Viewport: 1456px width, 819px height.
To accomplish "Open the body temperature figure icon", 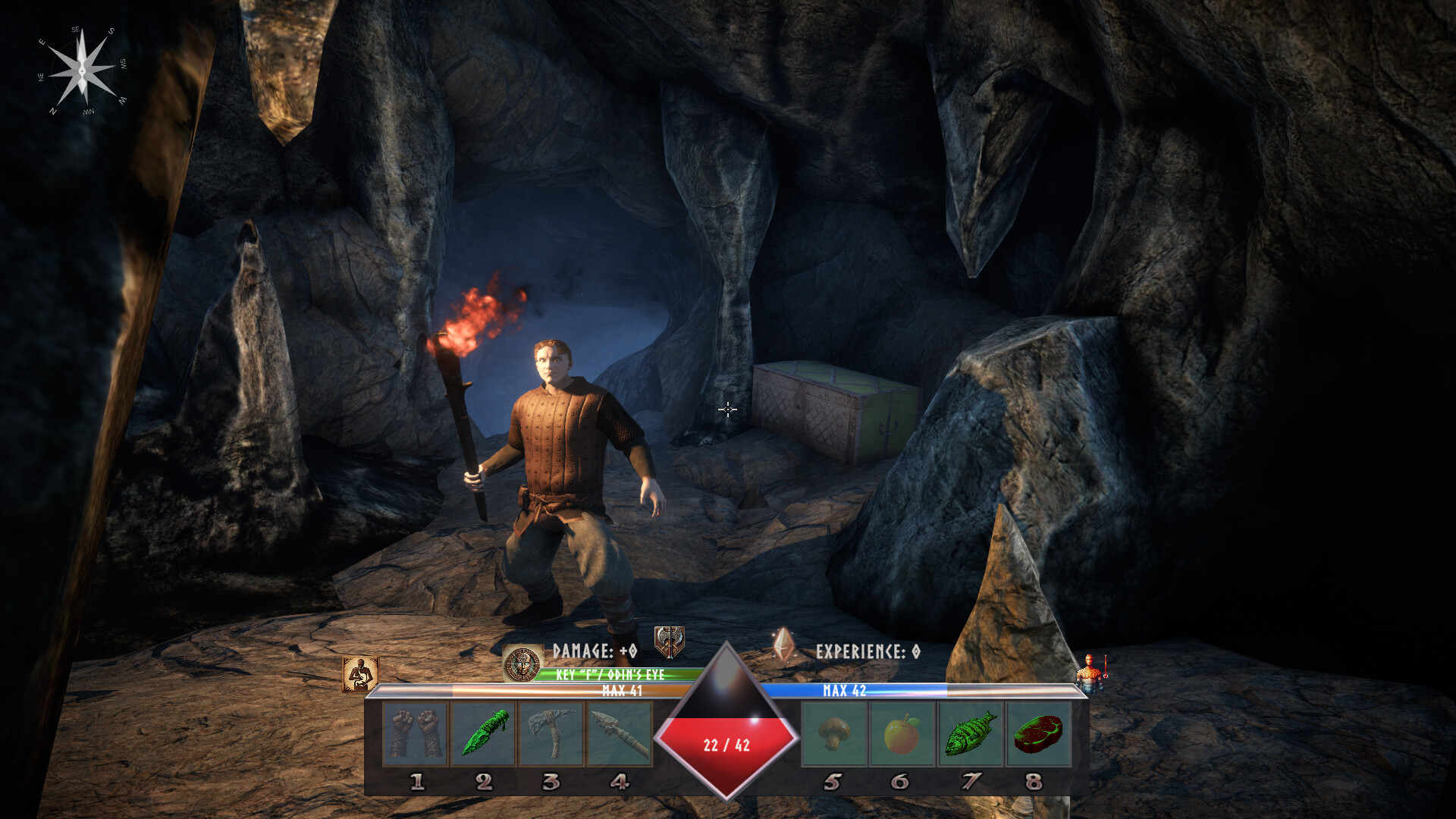I will (1091, 673).
